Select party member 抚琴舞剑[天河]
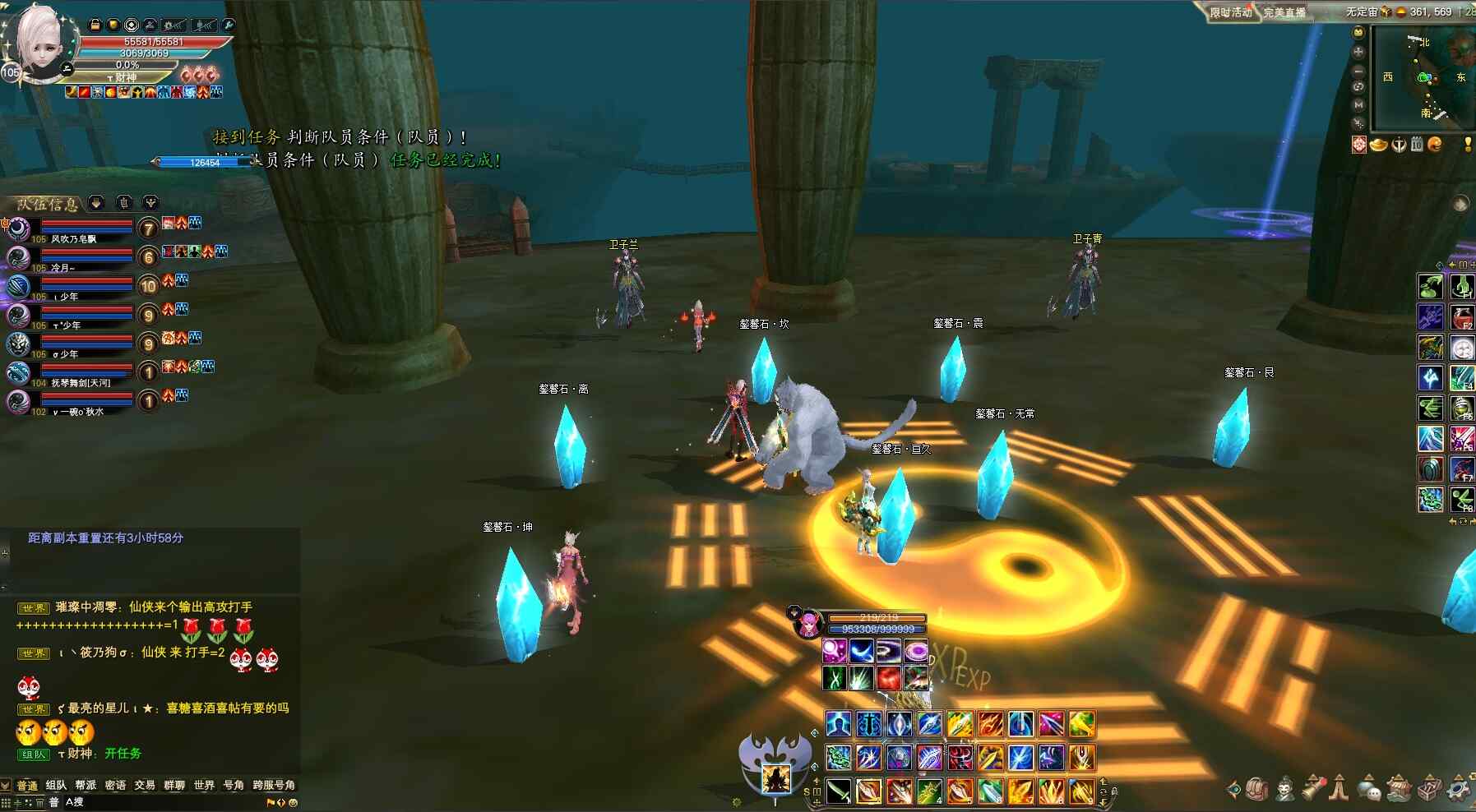The width and height of the screenshot is (1476, 812). tap(81, 383)
